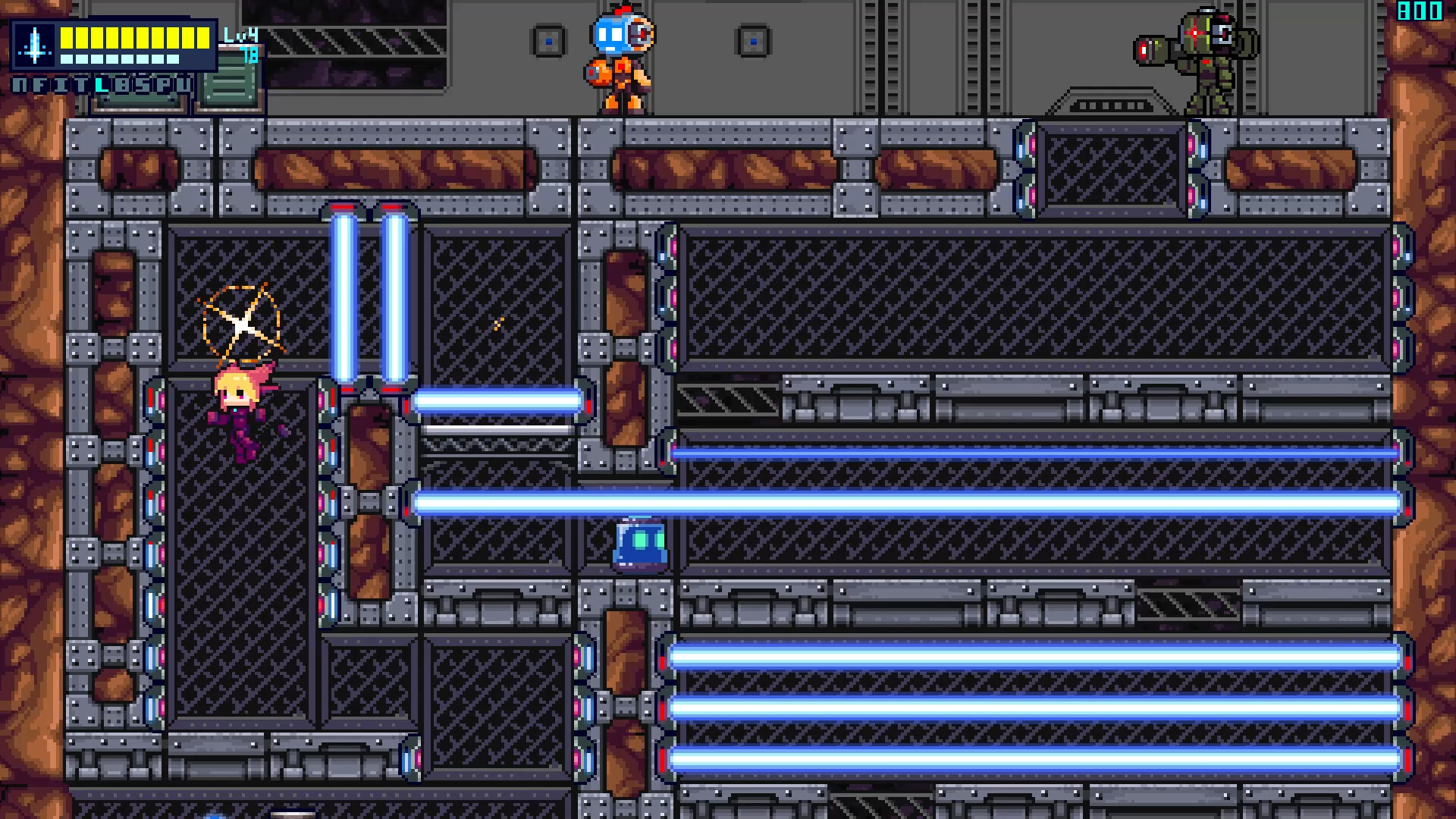Image resolution: width=1456 pixels, height=819 pixels.
Task: Toggle the highlighted L weapon slot
Action: 101,88
